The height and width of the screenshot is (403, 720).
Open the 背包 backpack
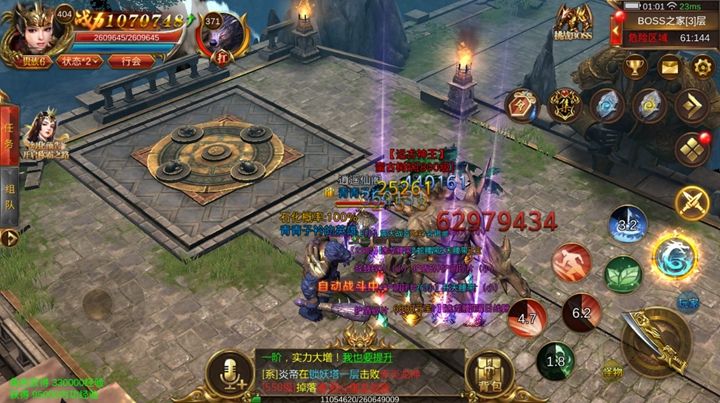(x=489, y=369)
